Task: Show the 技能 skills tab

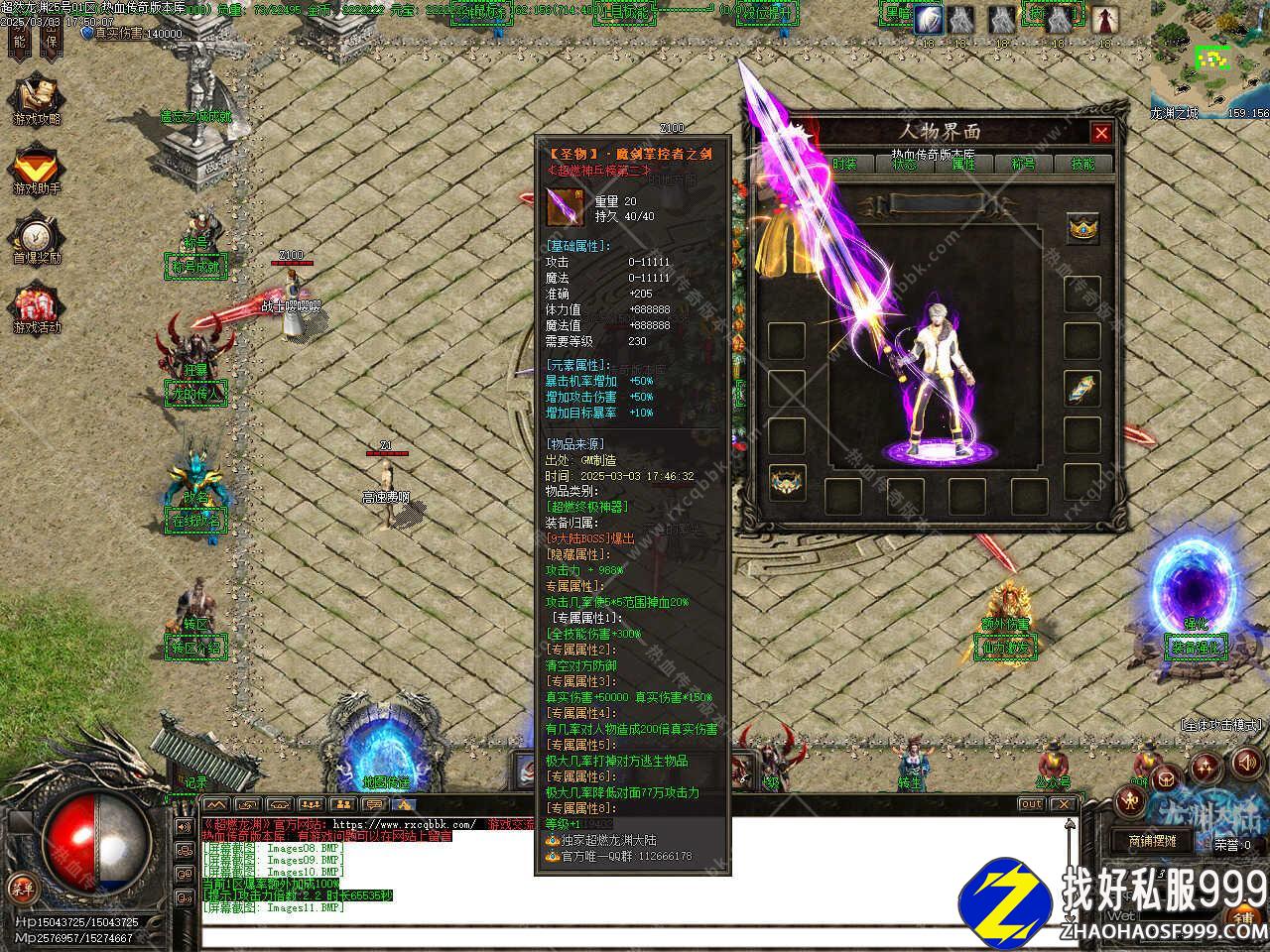Action: (x=1082, y=164)
